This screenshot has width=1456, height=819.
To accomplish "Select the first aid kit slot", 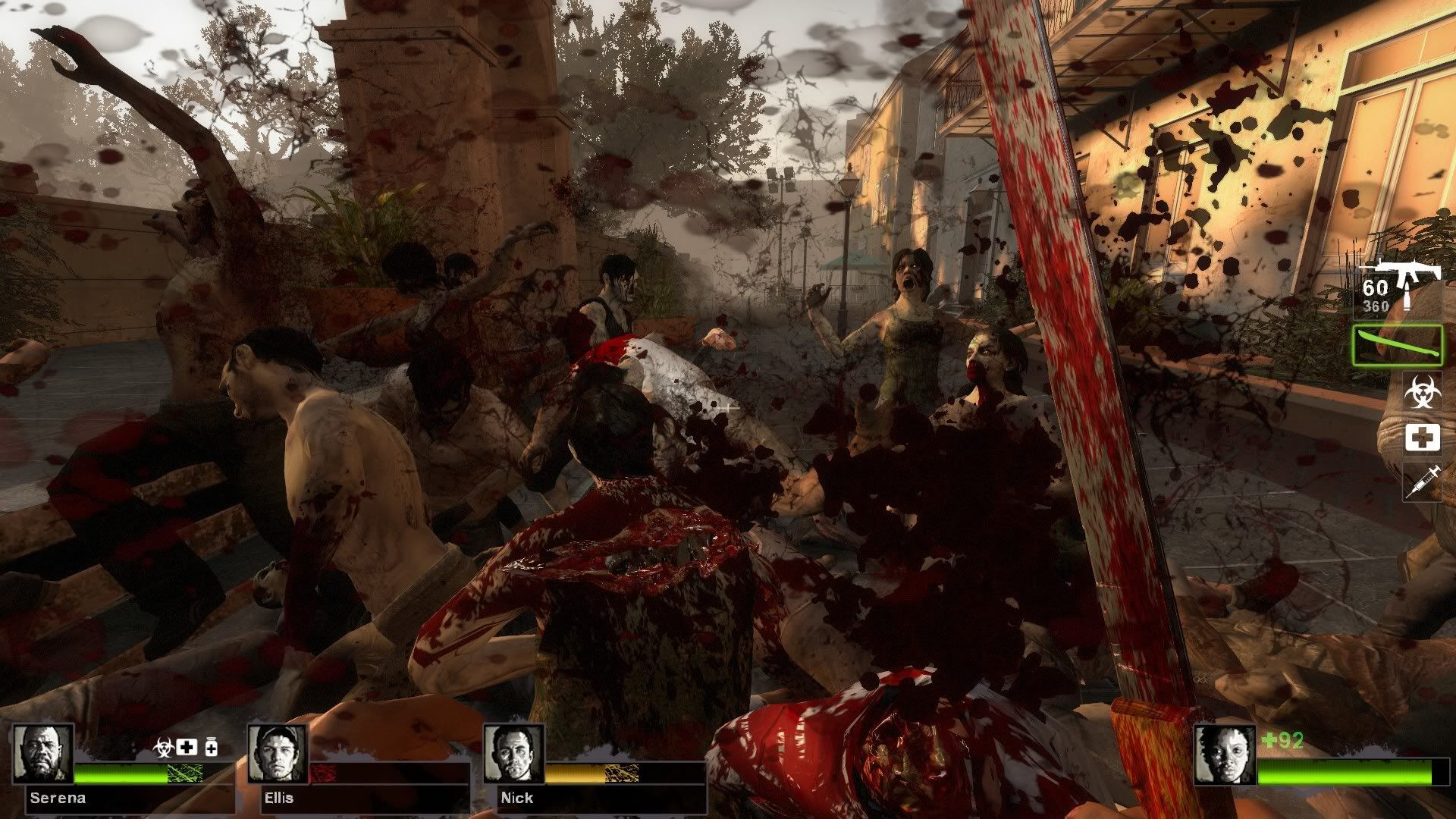I will pyautogui.click(x=1422, y=438).
